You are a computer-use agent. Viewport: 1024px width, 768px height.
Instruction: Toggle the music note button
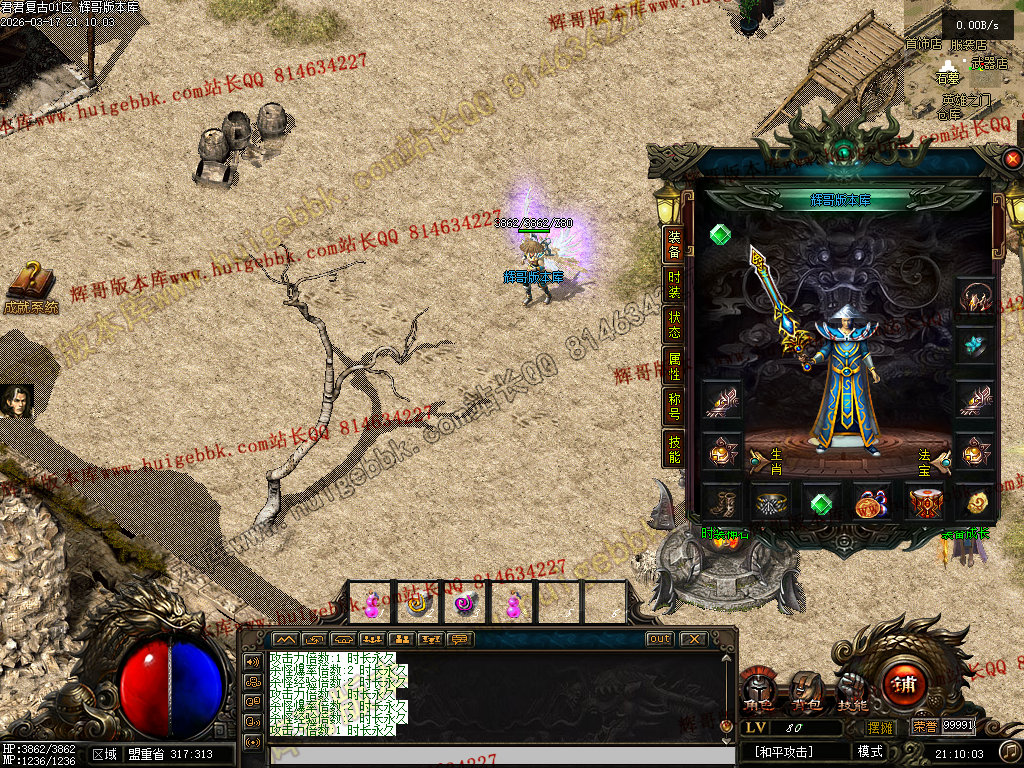coord(1010,751)
